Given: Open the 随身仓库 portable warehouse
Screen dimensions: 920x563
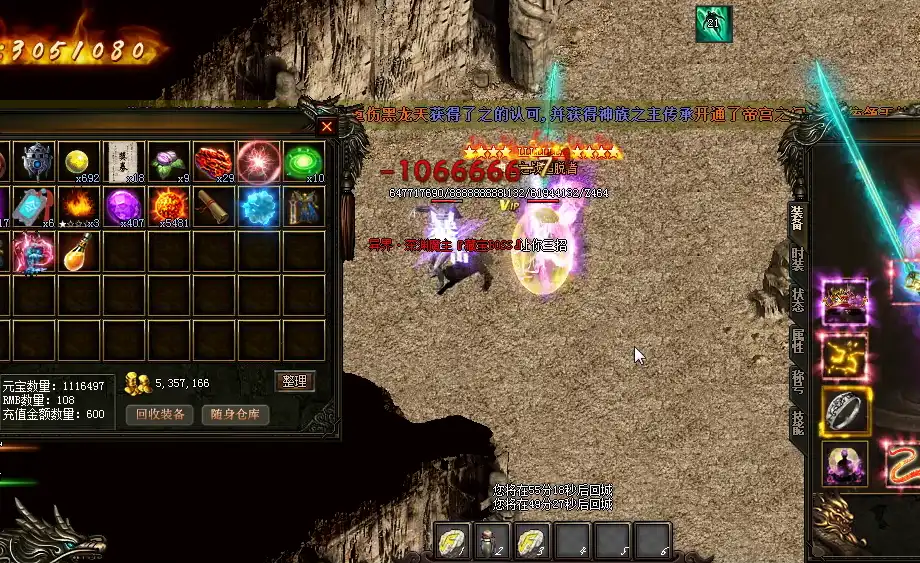Looking at the screenshot, I should (235, 414).
